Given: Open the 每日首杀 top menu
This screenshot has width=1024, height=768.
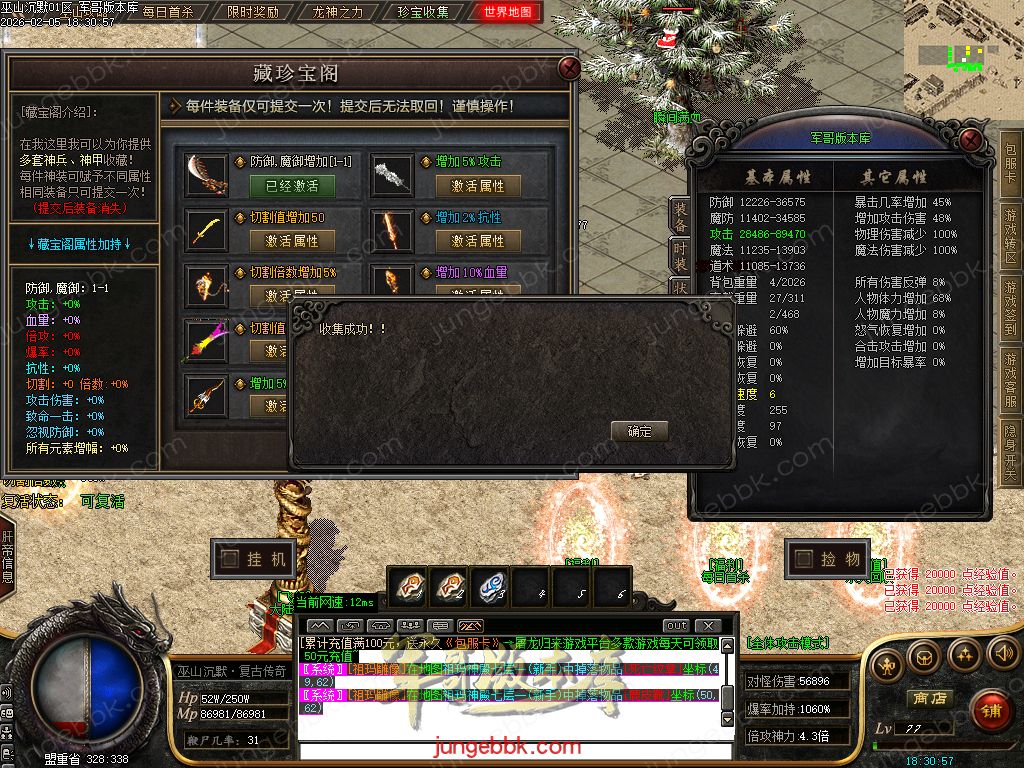Looking at the screenshot, I should [x=168, y=13].
